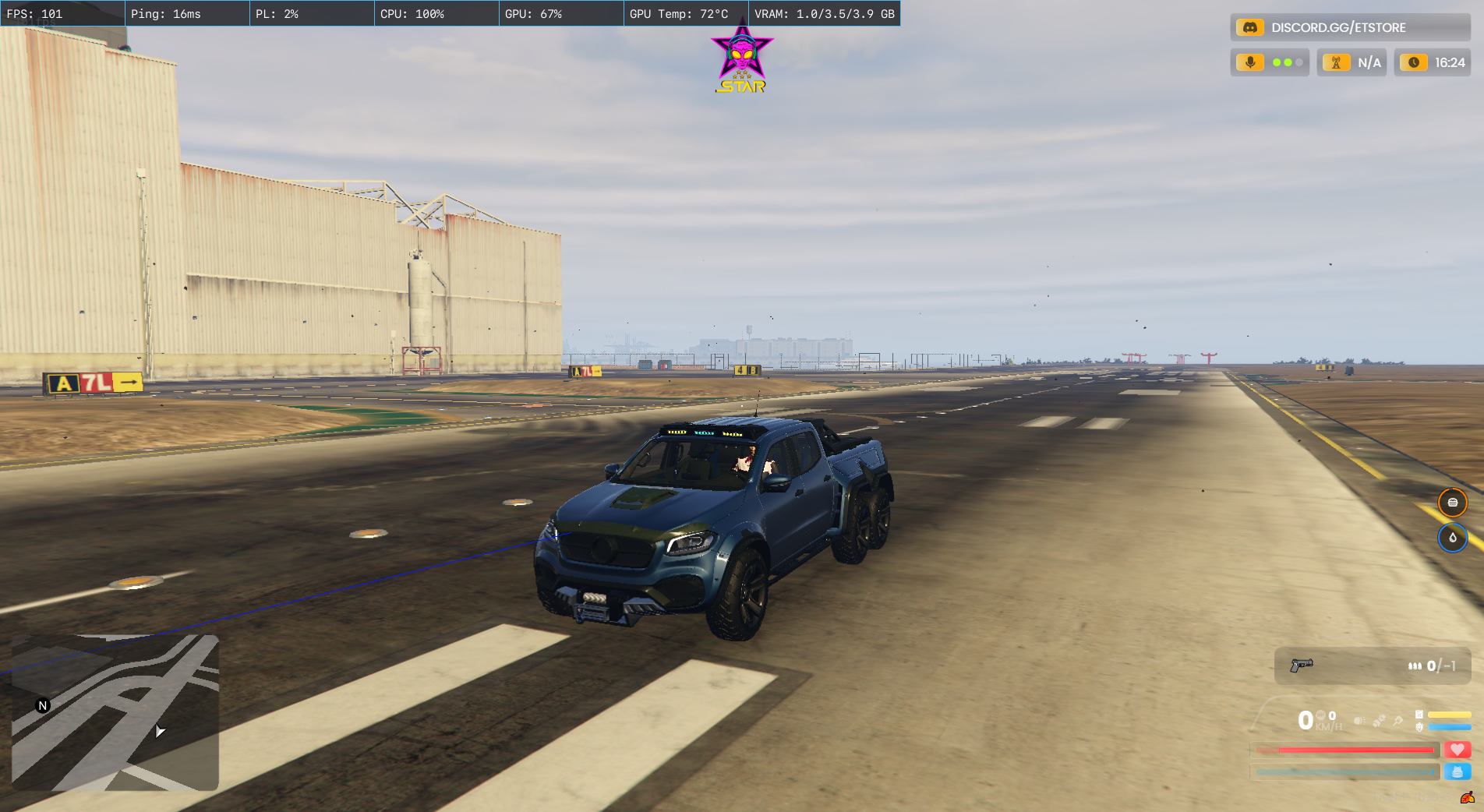Open the minimap
Screen dimensions: 1484x812
pyautogui.click(x=115, y=712)
